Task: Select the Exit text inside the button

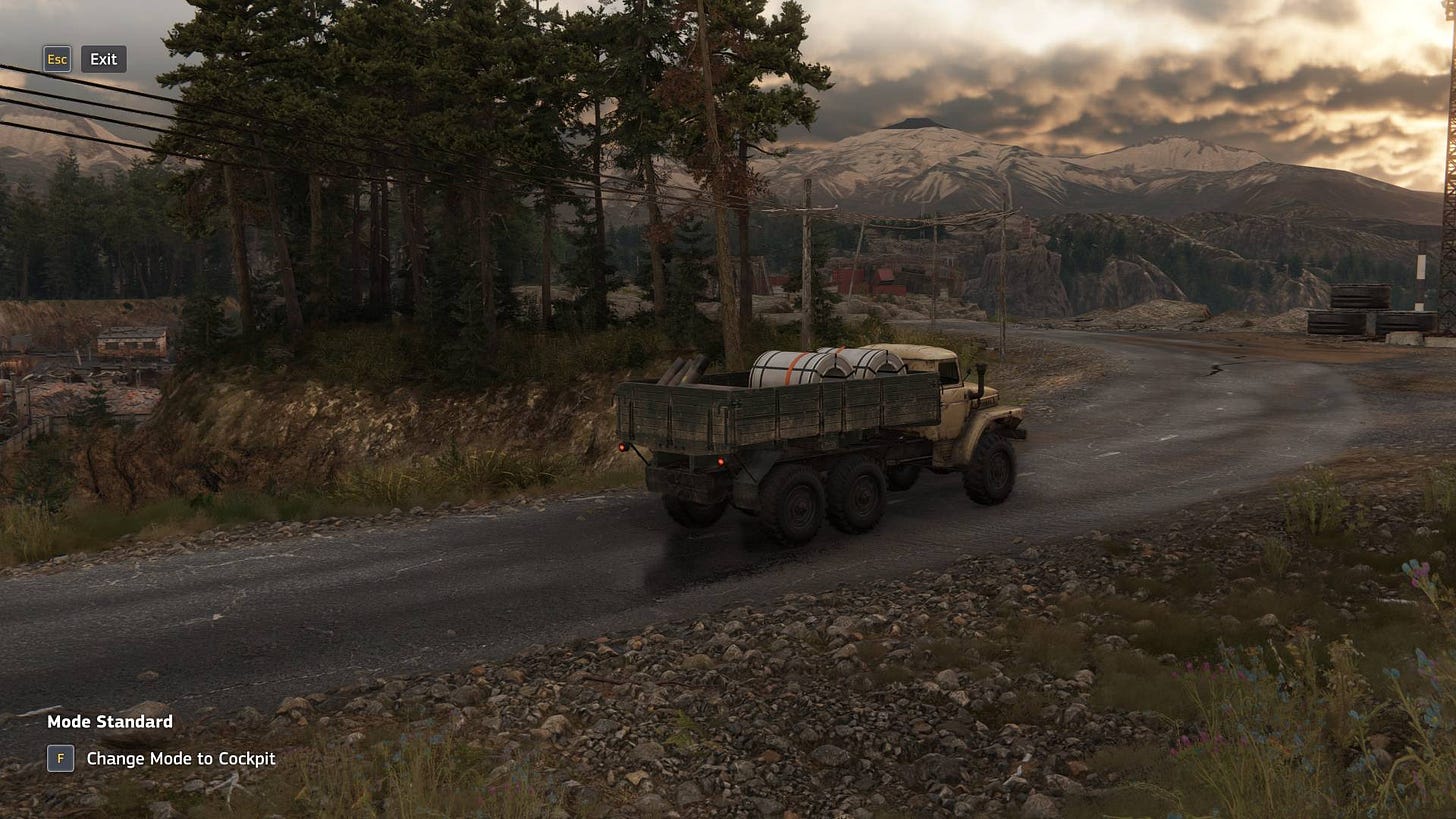Action: click(103, 59)
